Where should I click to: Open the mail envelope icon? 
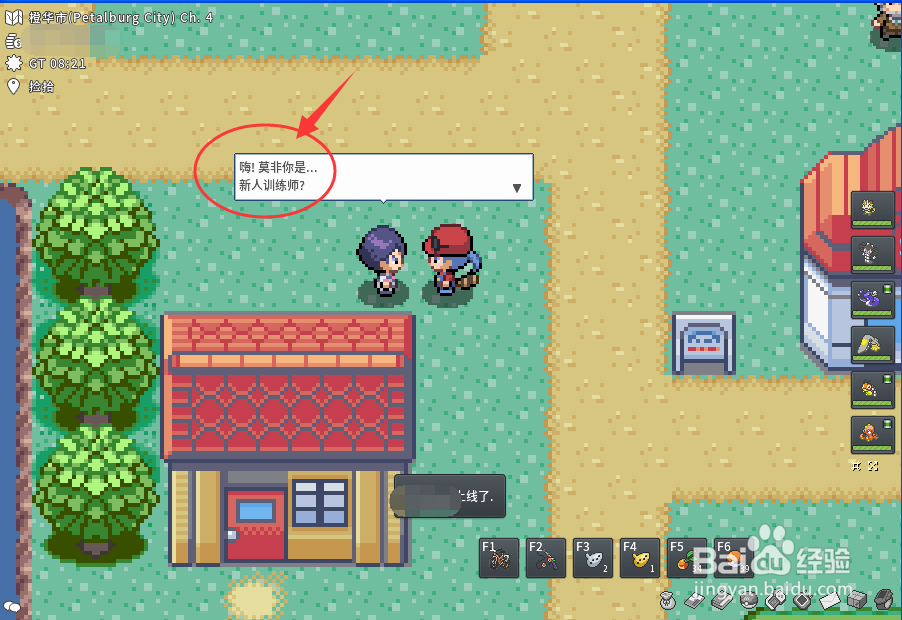click(829, 601)
